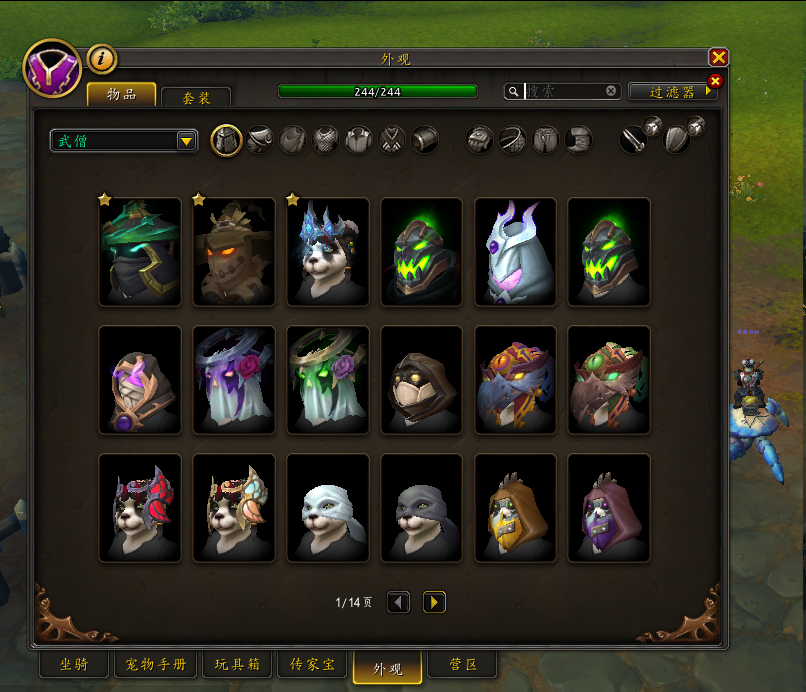Switch to the 套装 sets tab
Image resolution: width=806 pixels, height=692 pixels.
(x=195, y=97)
